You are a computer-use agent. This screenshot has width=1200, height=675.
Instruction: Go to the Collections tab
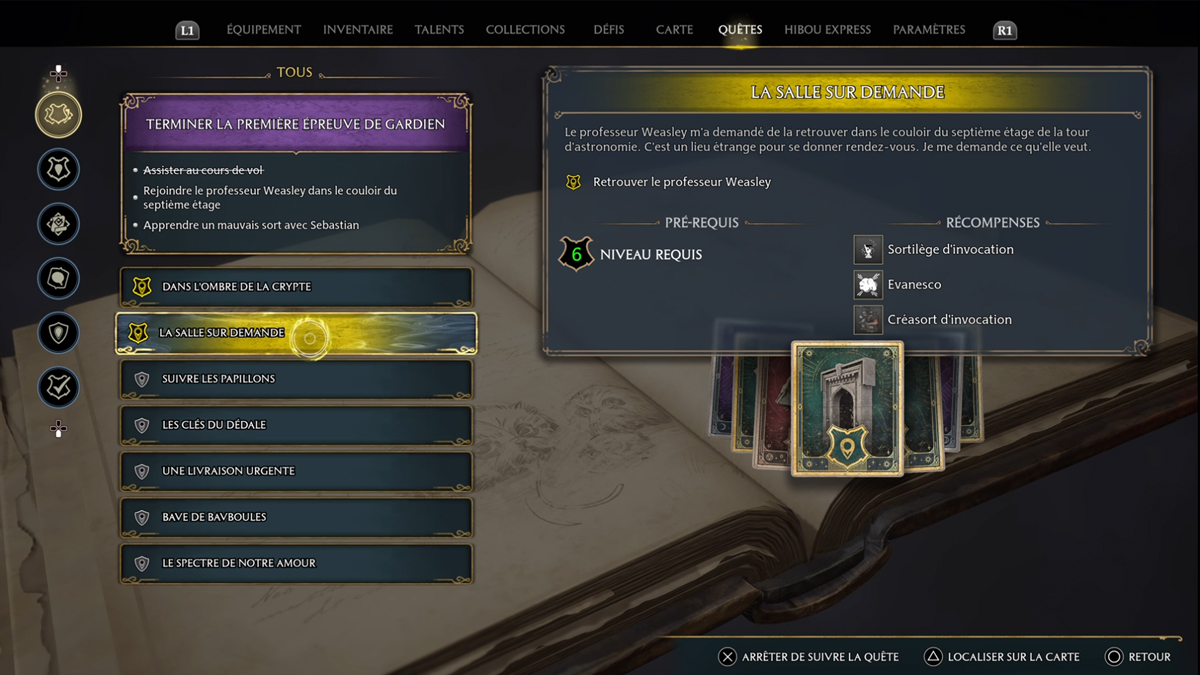[525, 30]
